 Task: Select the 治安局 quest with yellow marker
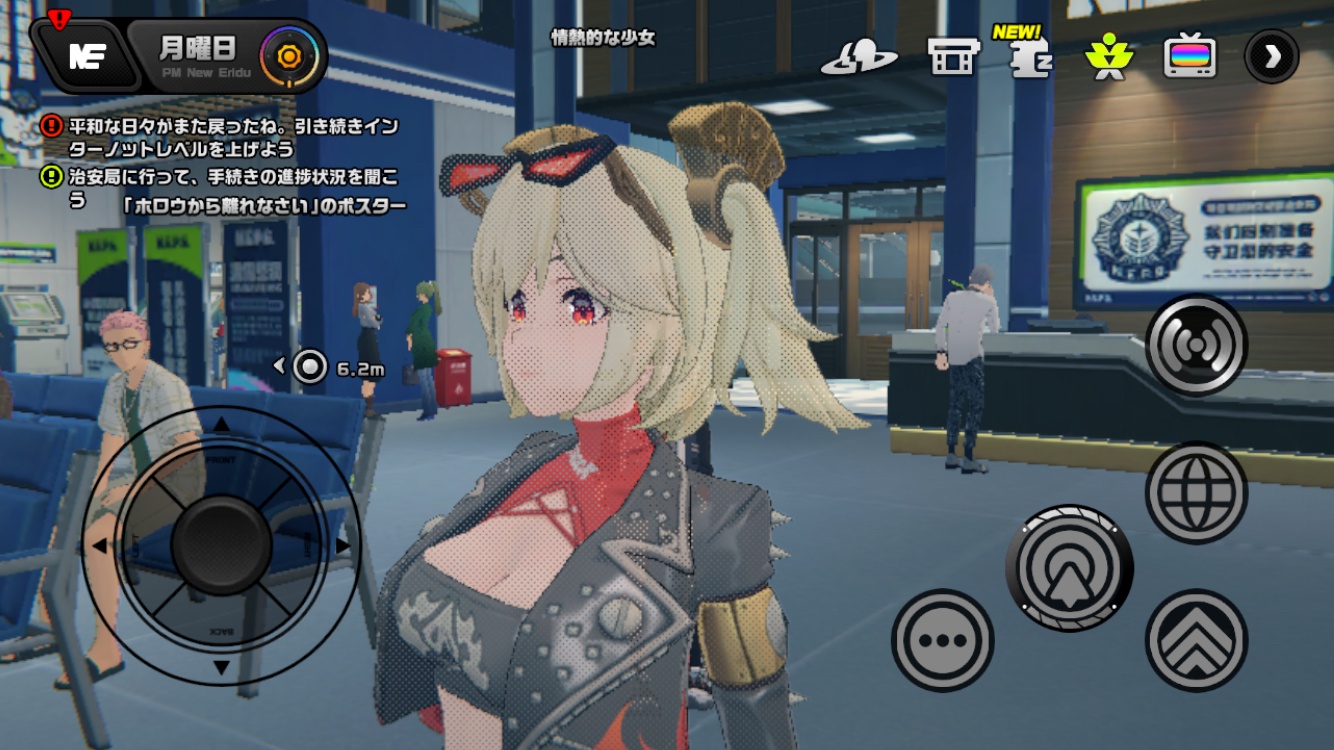pos(230,189)
